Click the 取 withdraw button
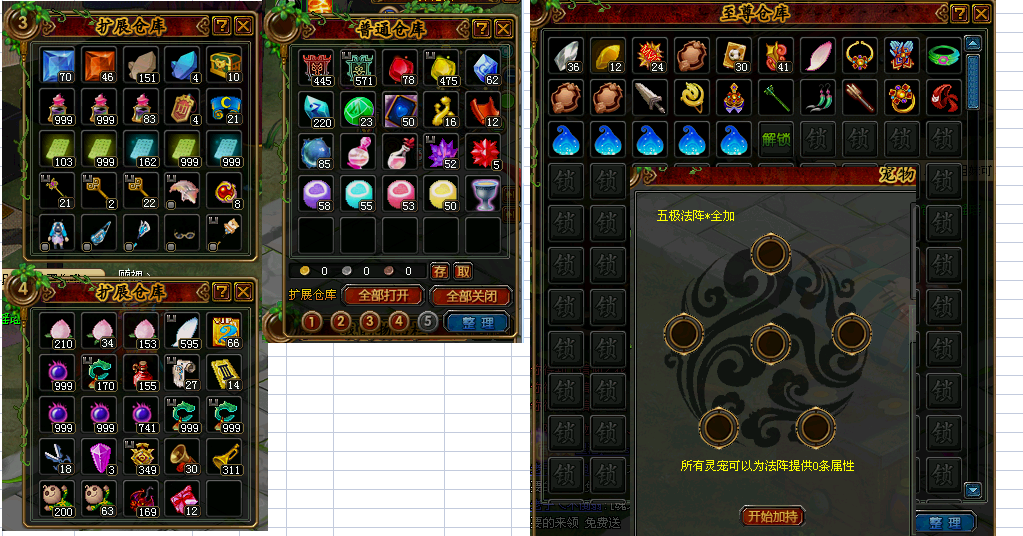1023x536 pixels. pos(463,271)
